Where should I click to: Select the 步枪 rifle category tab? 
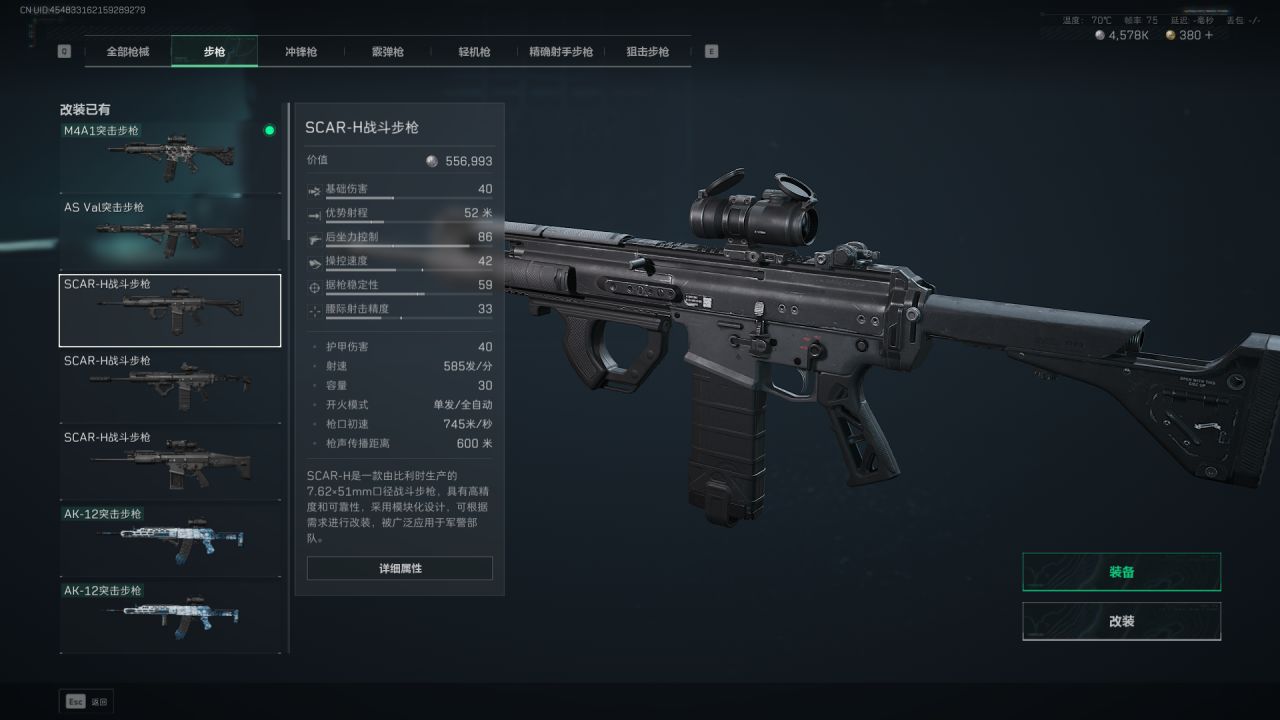(214, 52)
